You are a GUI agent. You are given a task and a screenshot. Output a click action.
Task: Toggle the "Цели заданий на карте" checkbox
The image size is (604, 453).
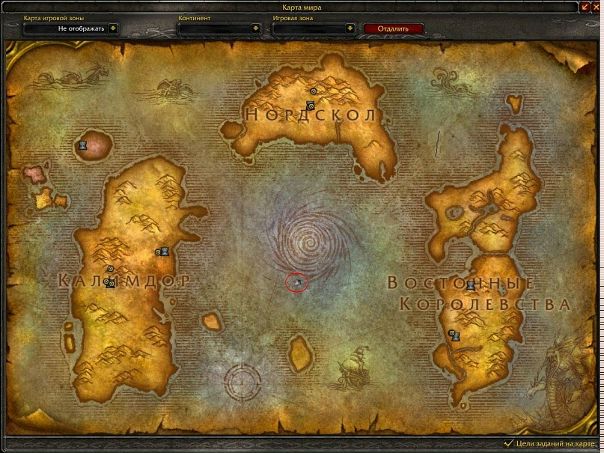509,442
